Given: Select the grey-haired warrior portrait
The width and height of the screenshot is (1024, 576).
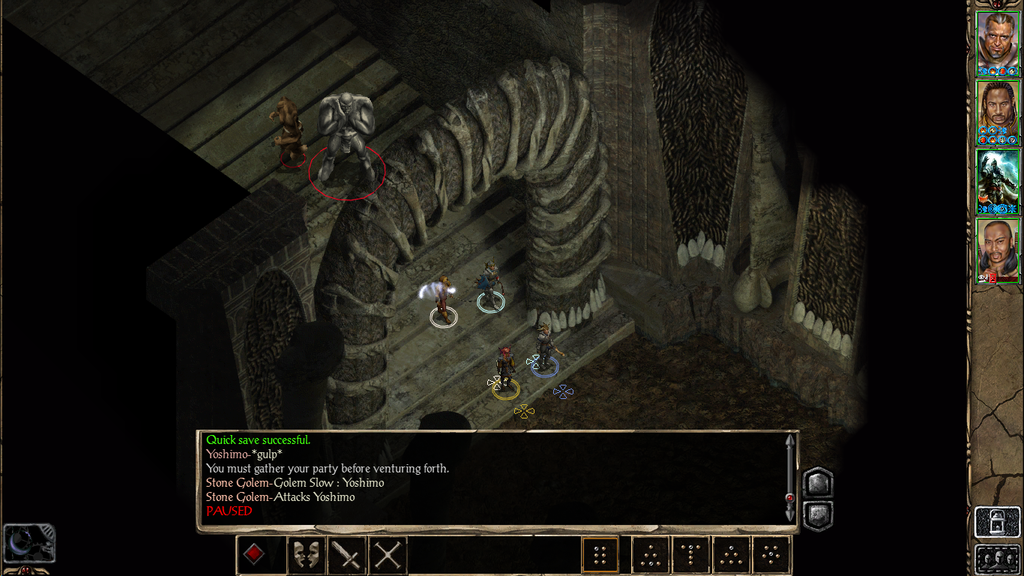Looking at the screenshot, I should [x=997, y=40].
